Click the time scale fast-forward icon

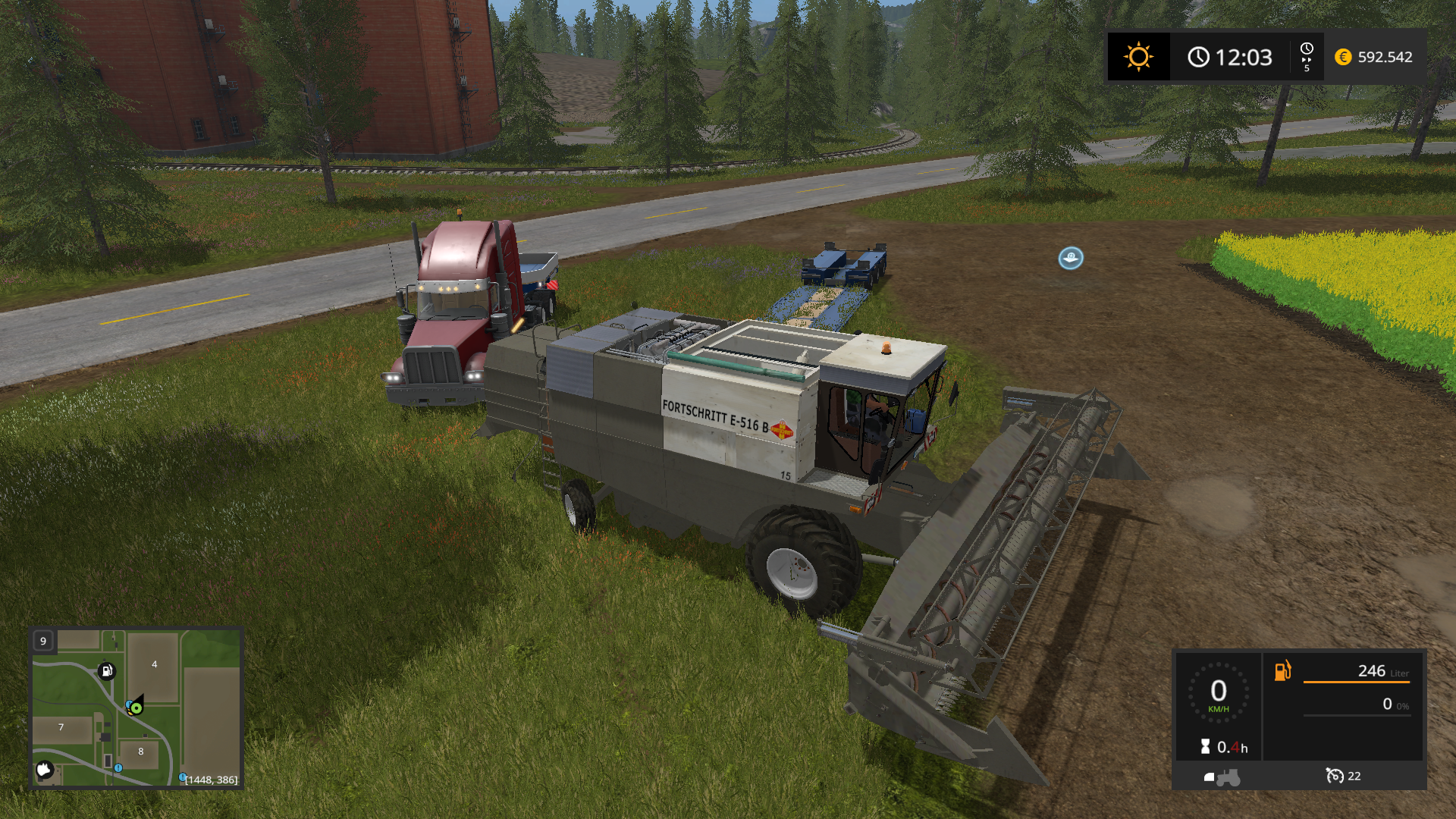(x=1307, y=57)
